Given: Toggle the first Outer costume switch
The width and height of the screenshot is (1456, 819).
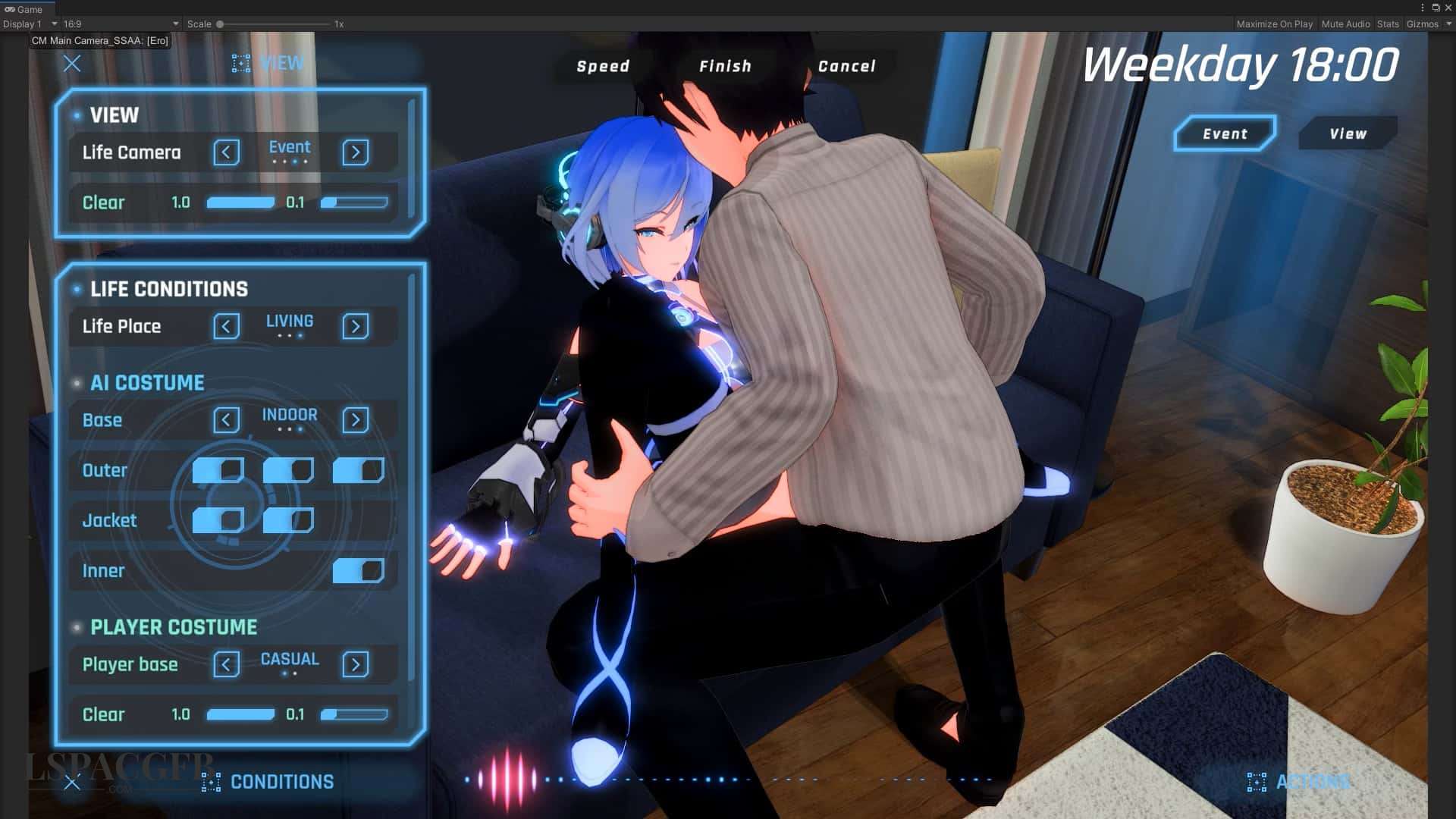Looking at the screenshot, I should pyautogui.click(x=216, y=470).
